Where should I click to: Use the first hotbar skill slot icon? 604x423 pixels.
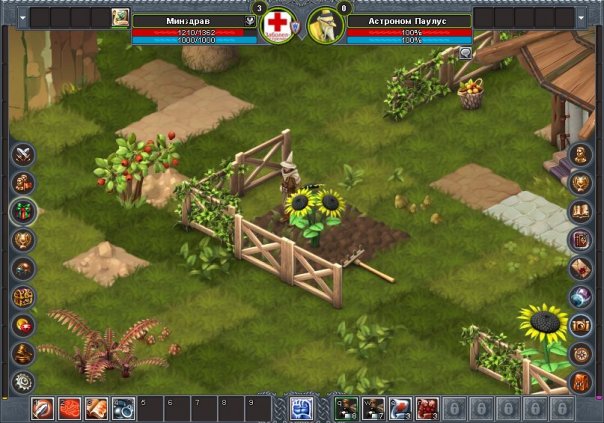(x=42, y=408)
